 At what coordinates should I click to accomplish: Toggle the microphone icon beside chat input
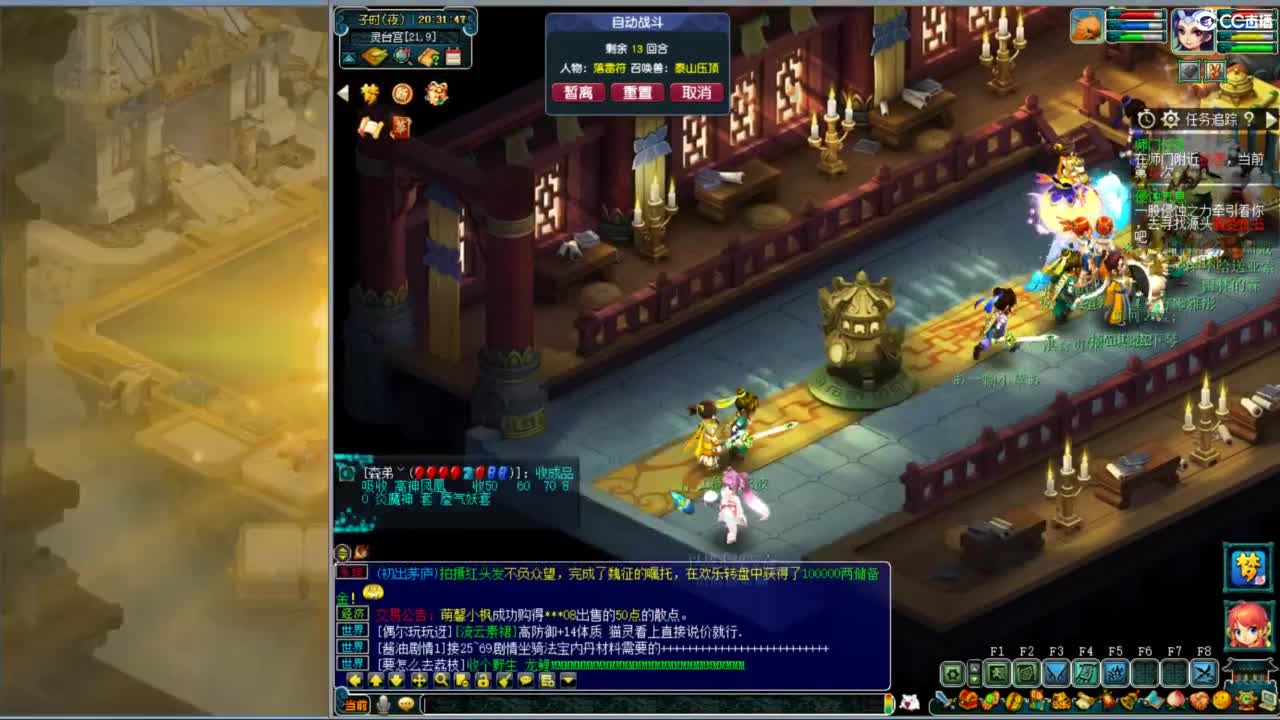(x=383, y=703)
